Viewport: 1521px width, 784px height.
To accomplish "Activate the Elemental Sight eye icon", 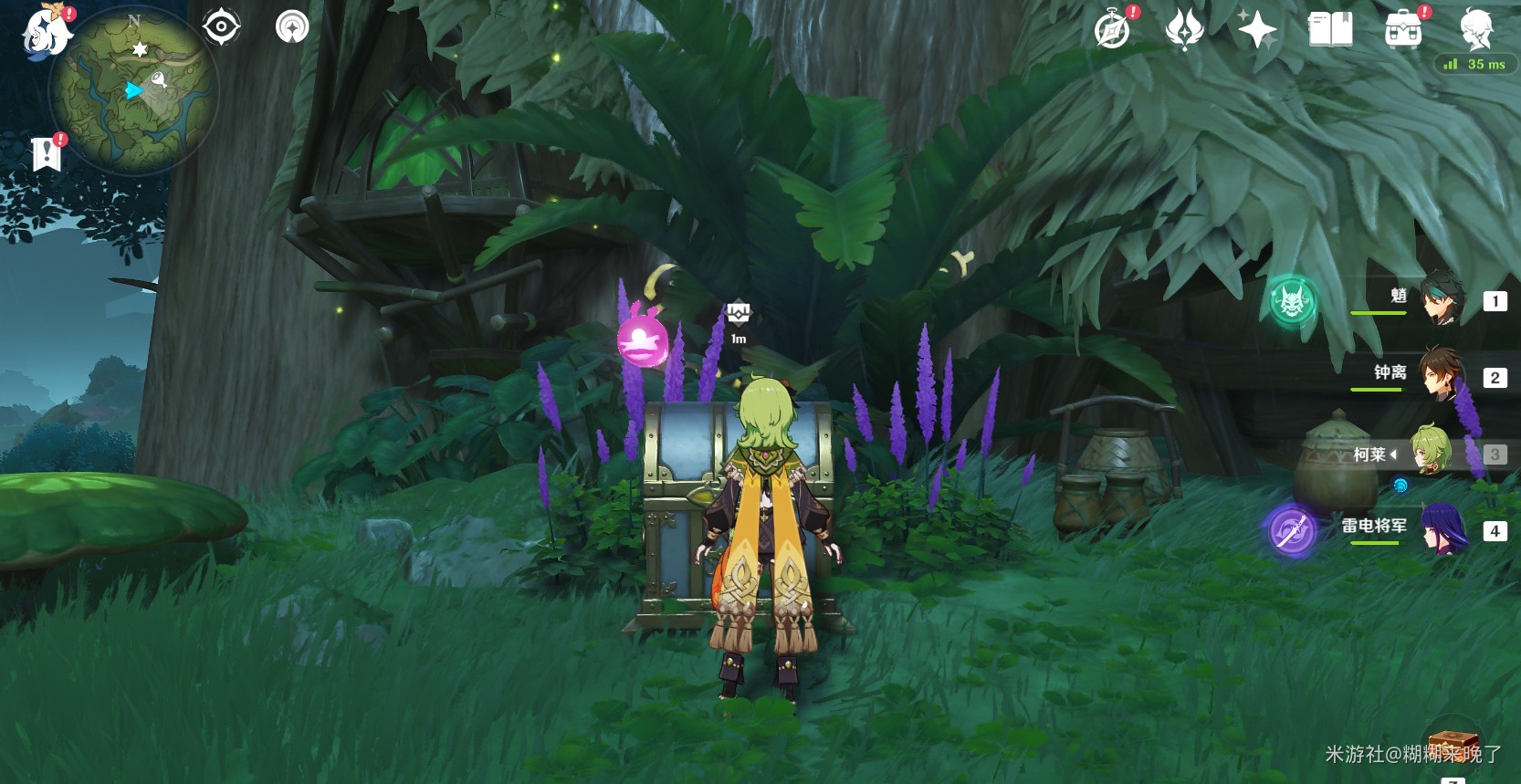I will [221, 27].
